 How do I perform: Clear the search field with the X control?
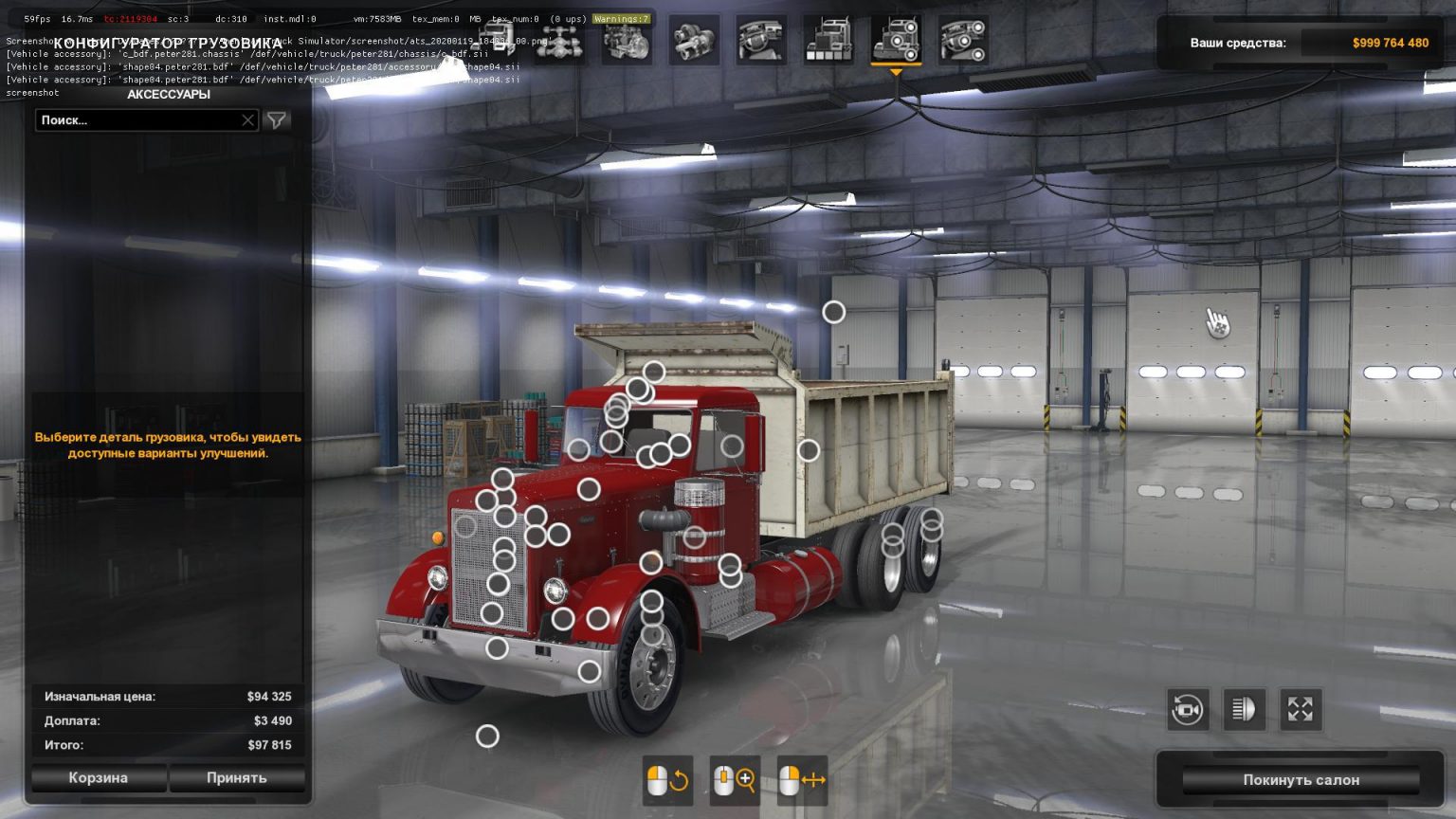[x=246, y=119]
